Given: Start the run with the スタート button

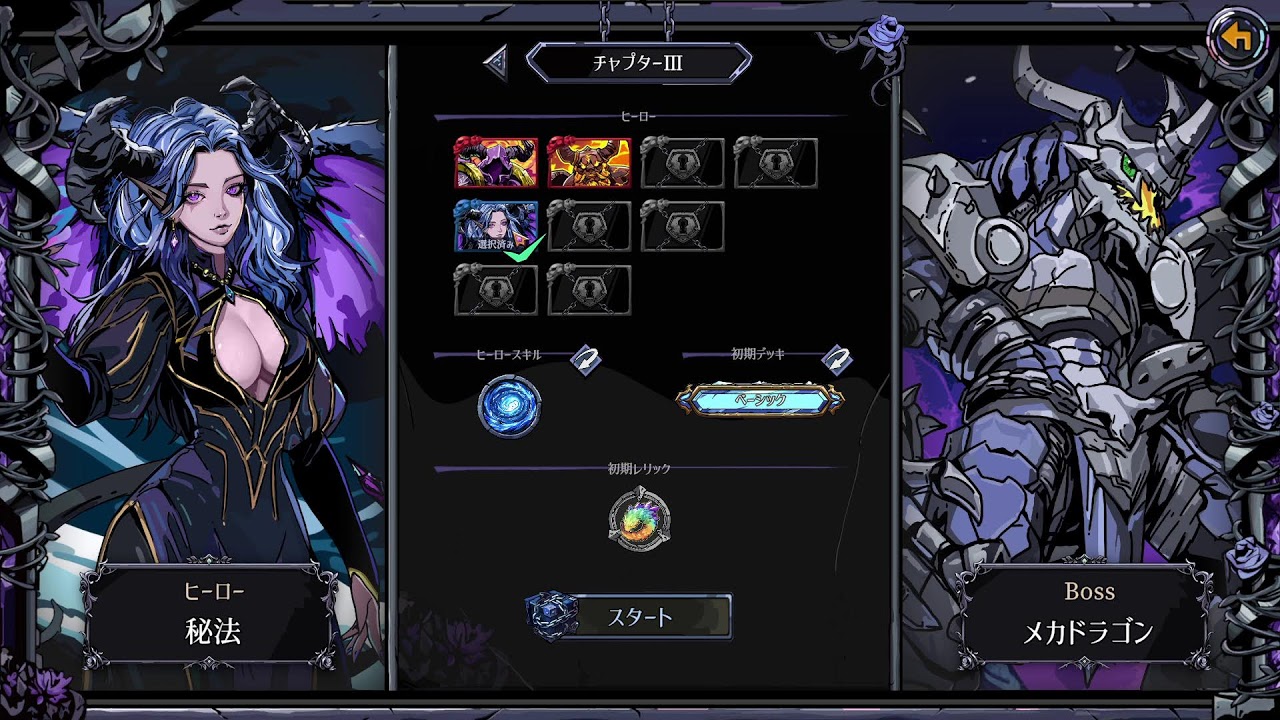Looking at the screenshot, I should pos(640,616).
